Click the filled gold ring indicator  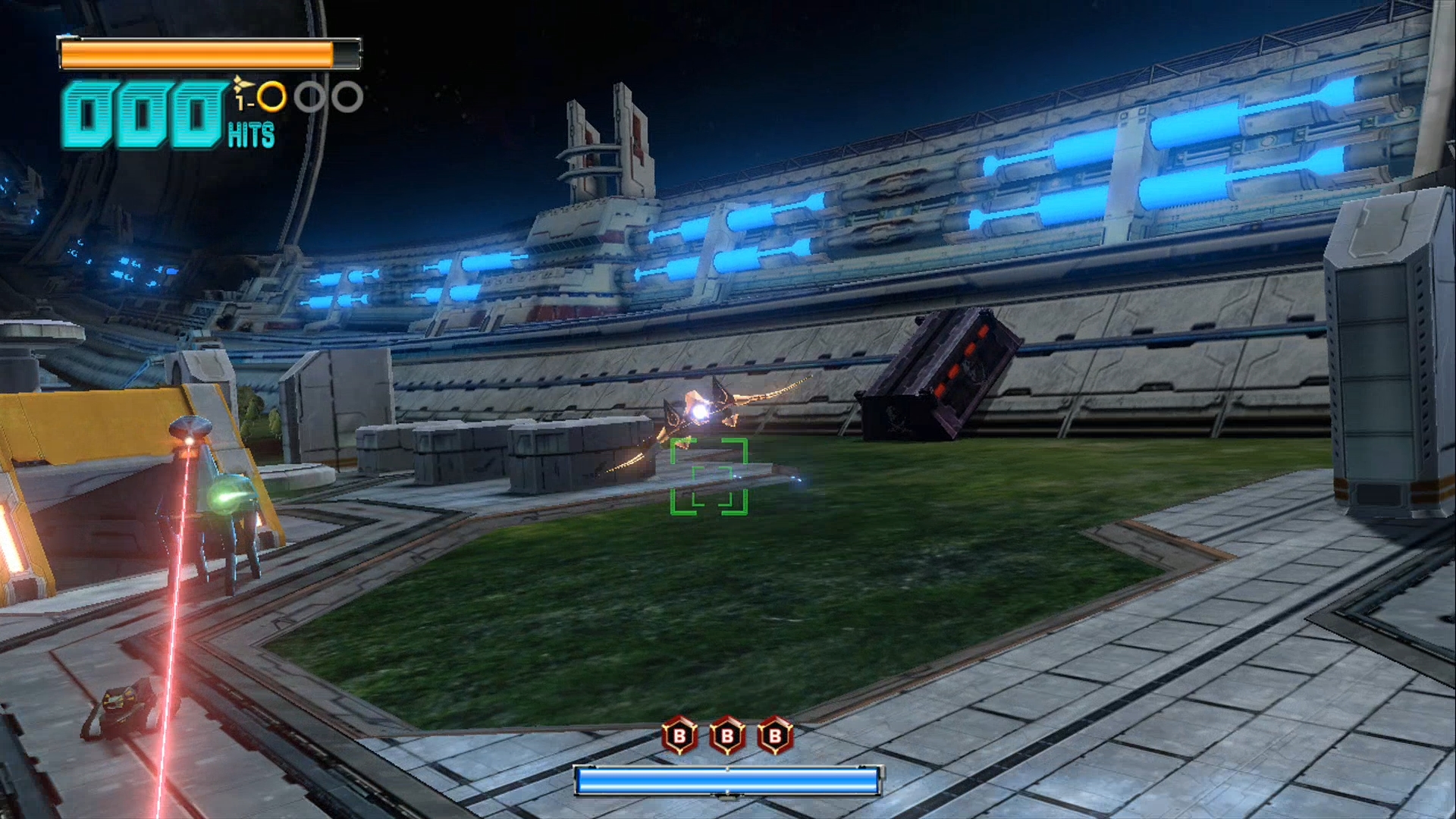coord(271,97)
